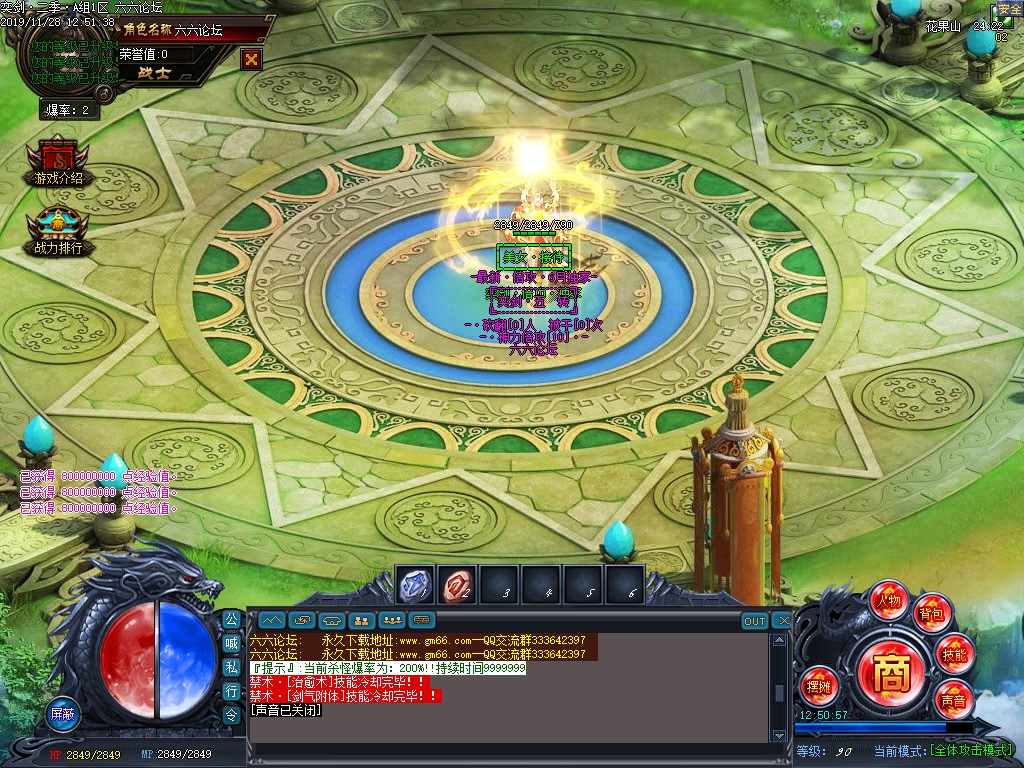Use the red rune stone in slot 2
Screen dimensions: 1024x768
click(x=457, y=585)
